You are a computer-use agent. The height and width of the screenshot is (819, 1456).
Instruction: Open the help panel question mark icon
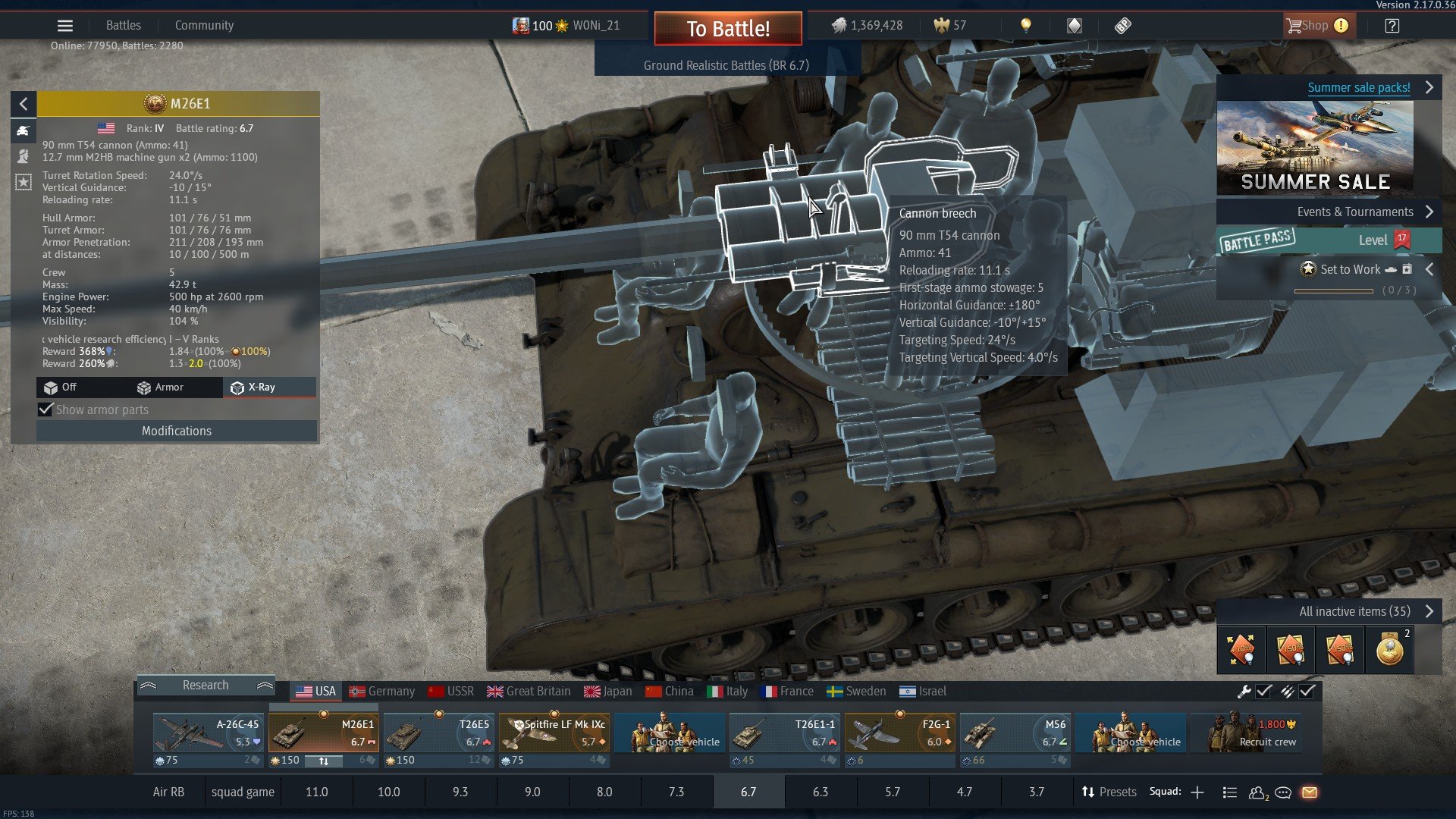(1392, 25)
